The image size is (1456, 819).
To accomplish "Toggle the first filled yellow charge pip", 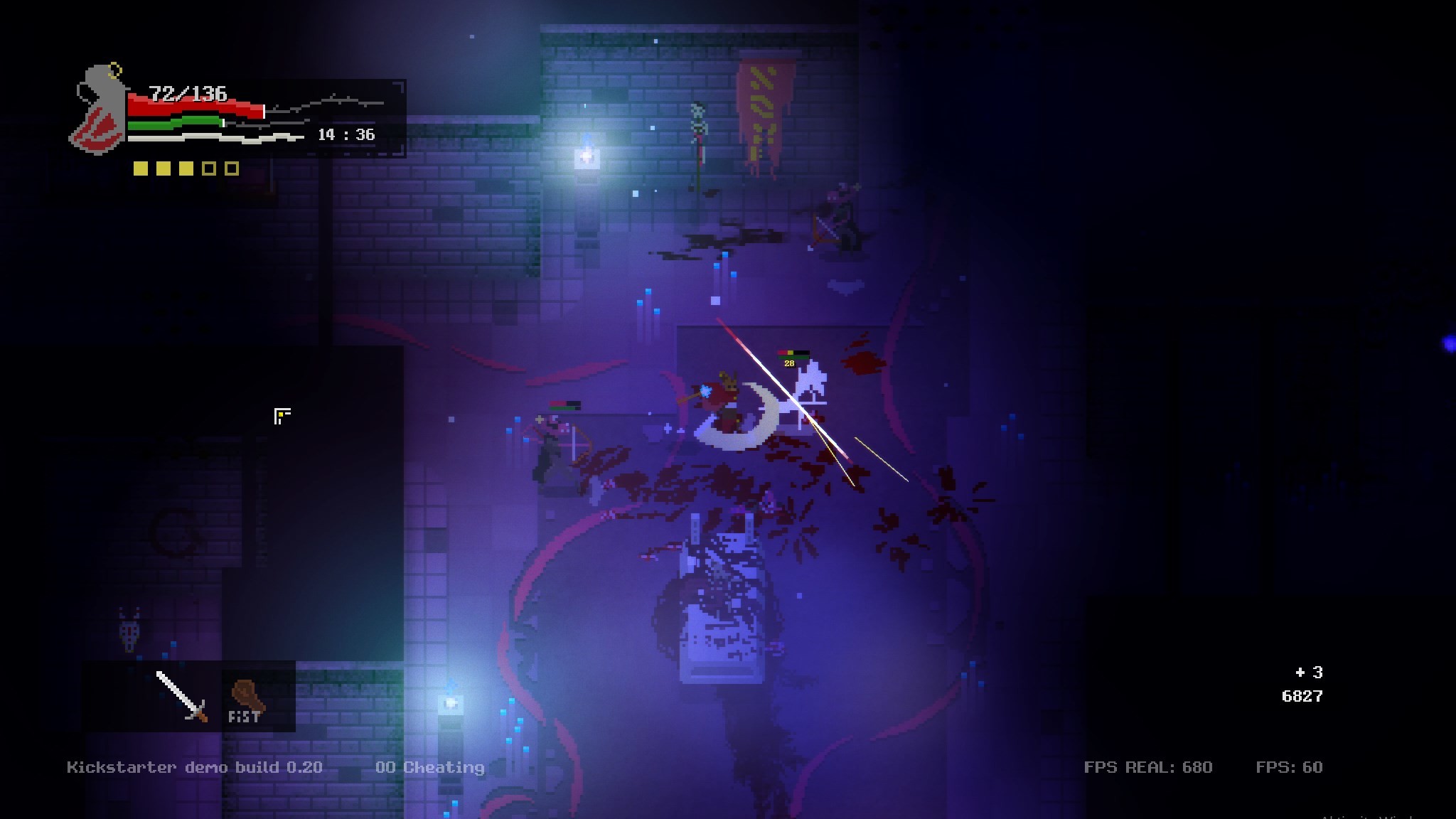I will click(140, 169).
